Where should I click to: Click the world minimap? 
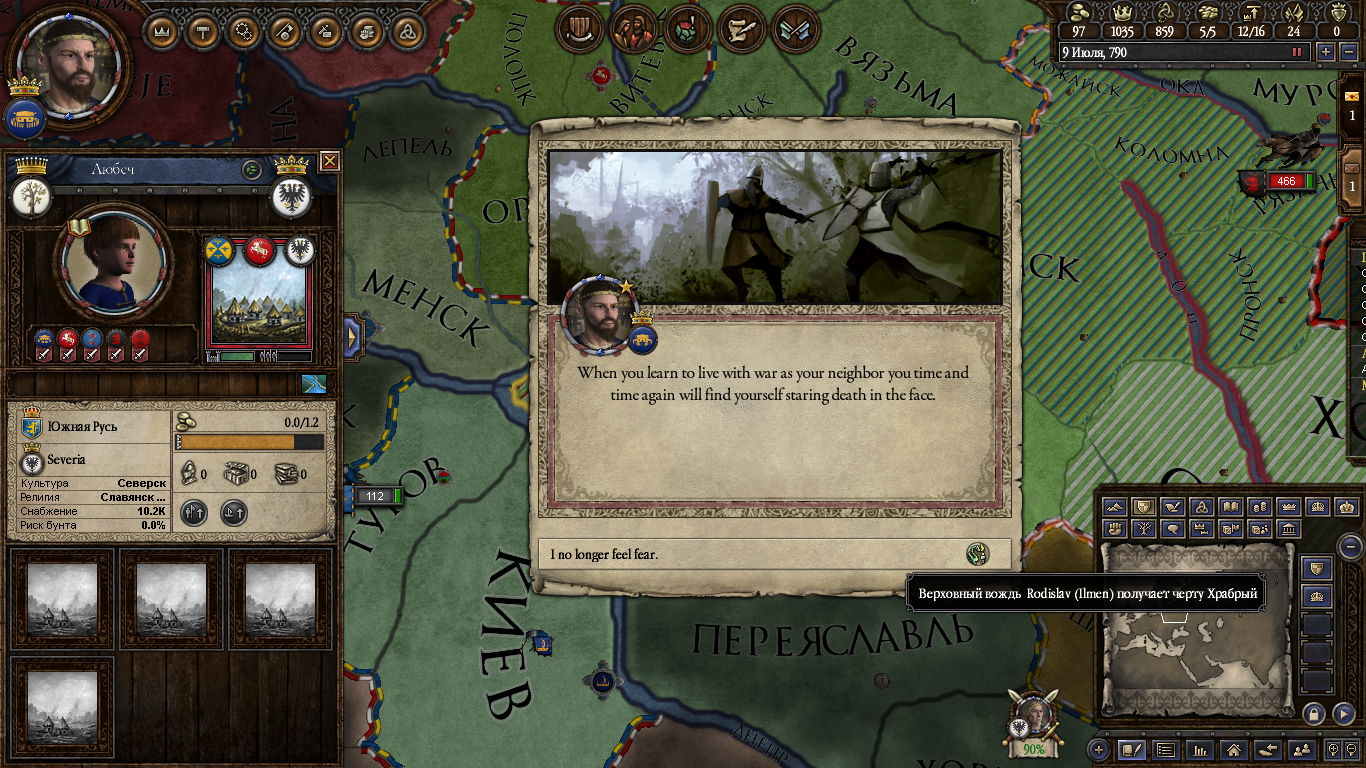coord(1196,628)
